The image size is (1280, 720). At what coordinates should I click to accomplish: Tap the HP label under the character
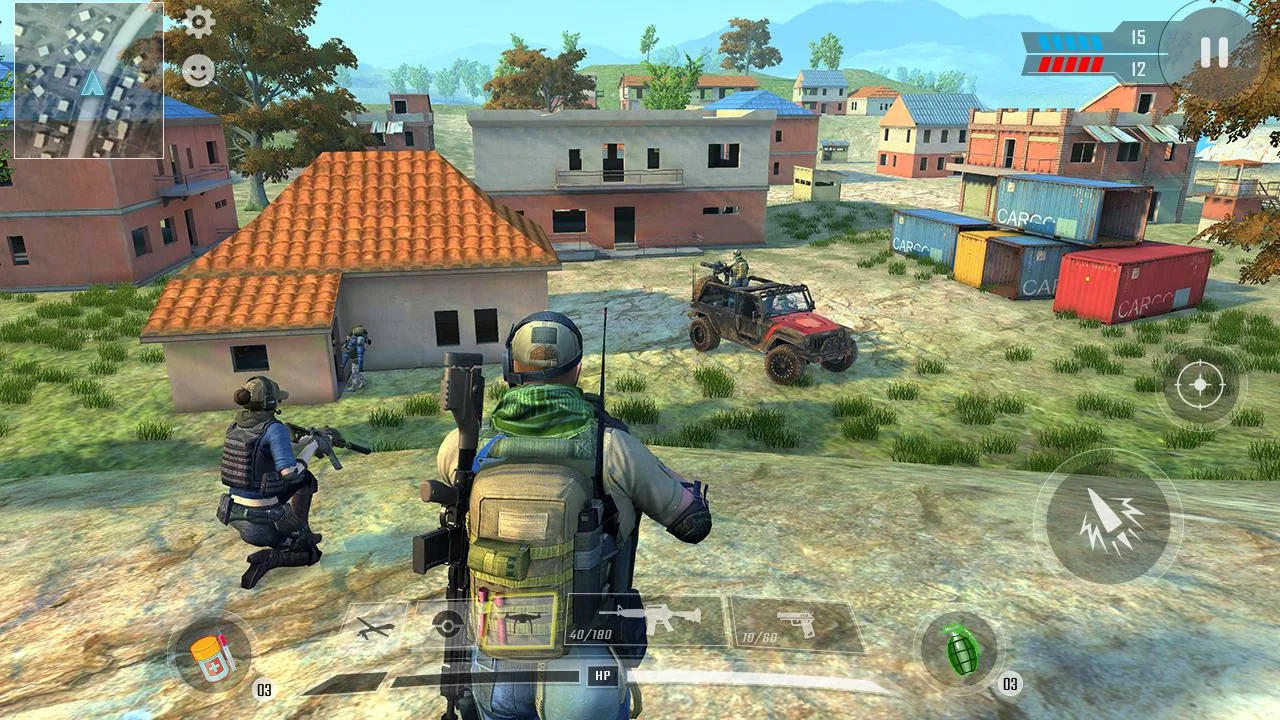(601, 675)
